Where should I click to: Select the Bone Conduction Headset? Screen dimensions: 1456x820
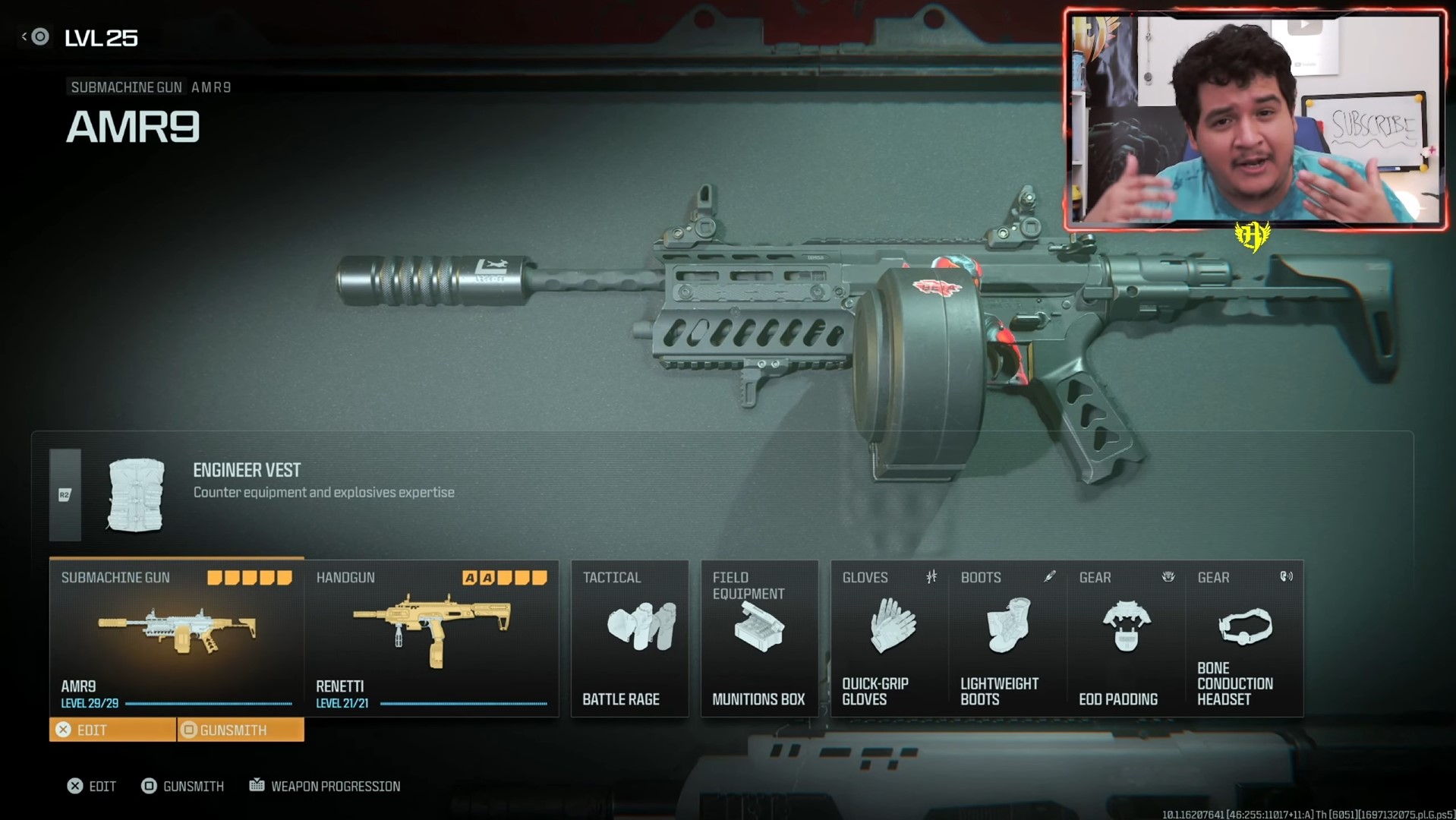(x=1245, y=625)
